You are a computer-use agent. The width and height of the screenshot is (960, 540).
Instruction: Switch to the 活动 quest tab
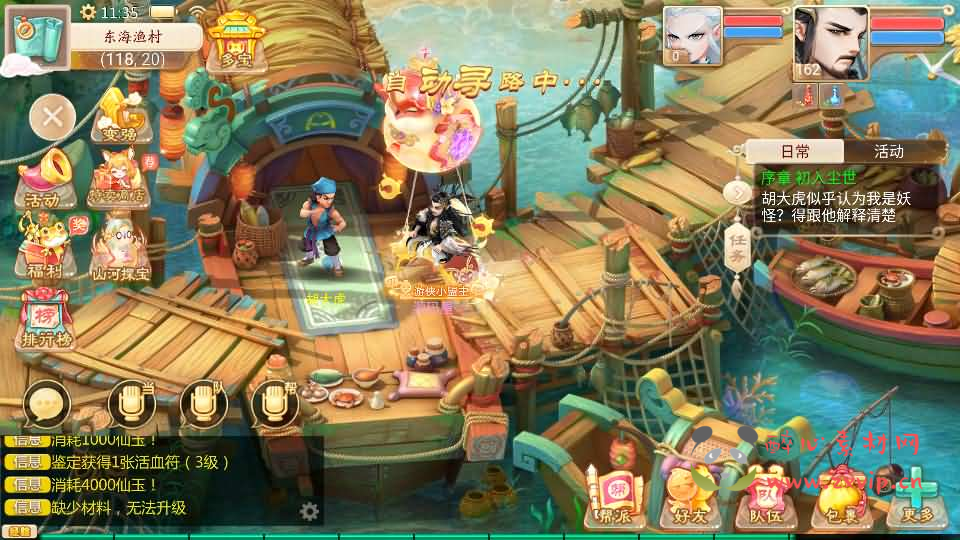tap(889, 151)
